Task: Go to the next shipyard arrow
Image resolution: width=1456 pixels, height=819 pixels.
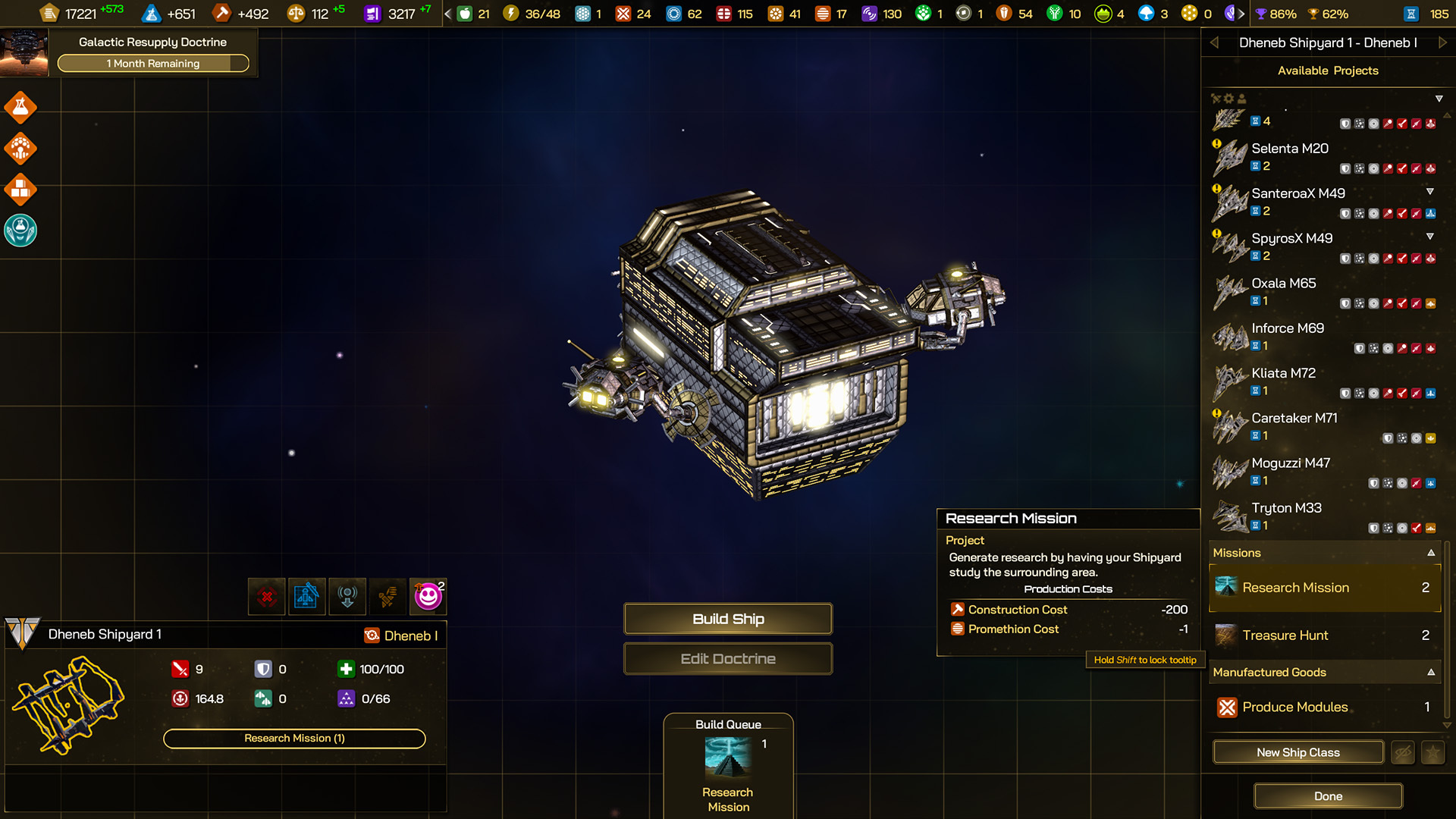Action: click(x=1442, y=43)
